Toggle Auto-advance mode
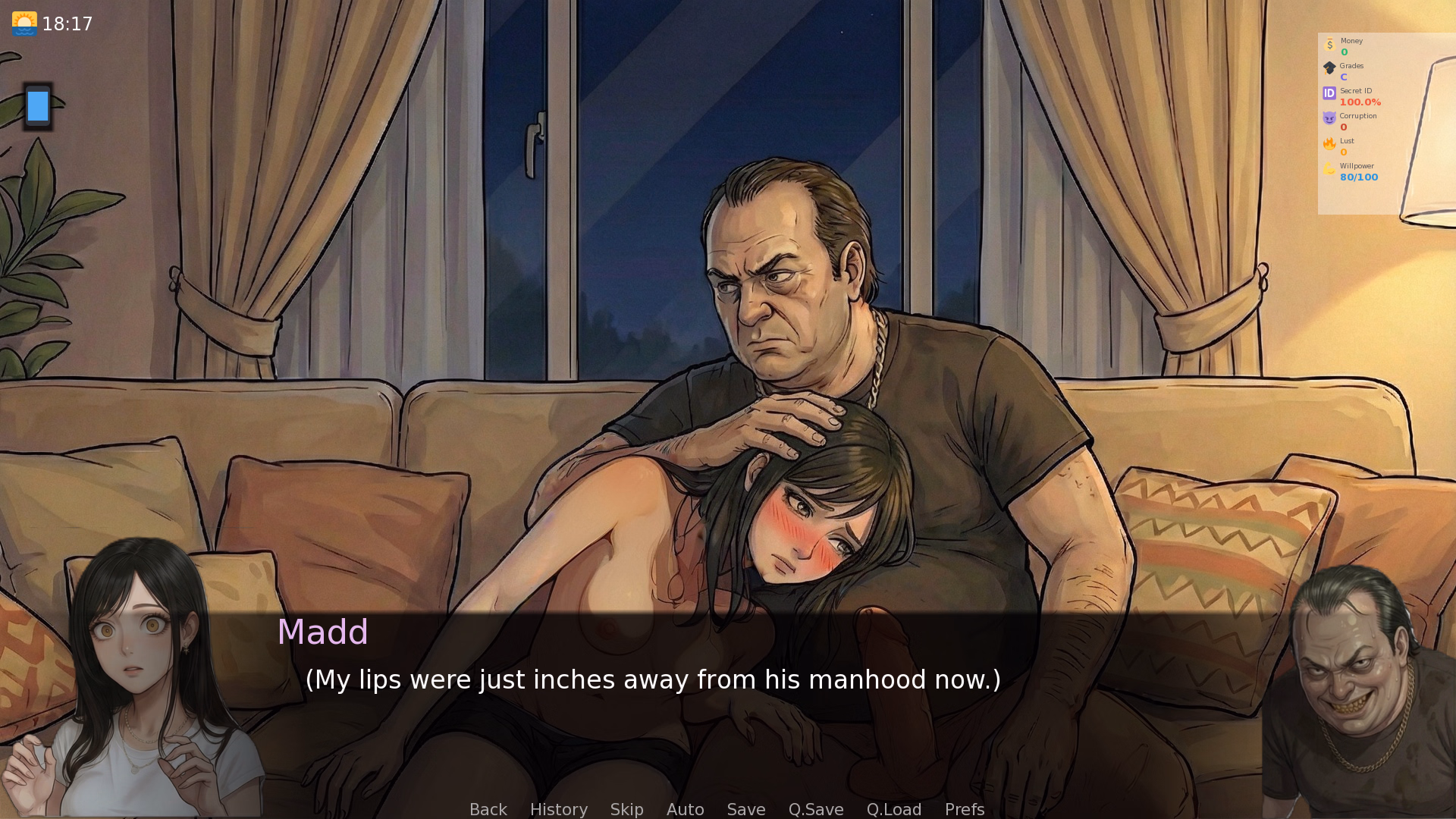This screenshot has width=1456, height=819. [685, 809]
